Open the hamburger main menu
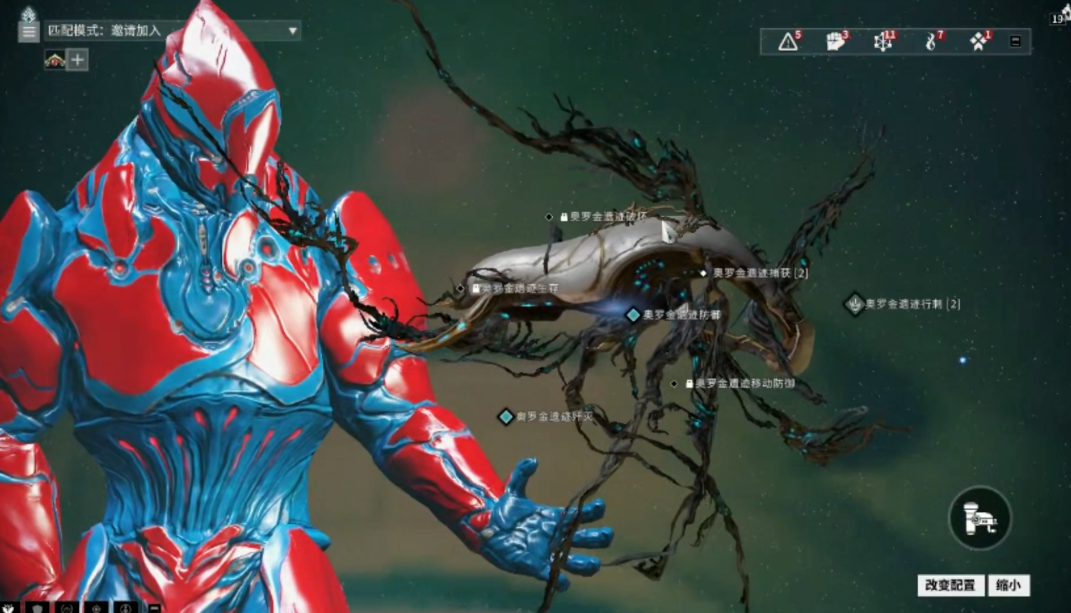 click(28, 31)
